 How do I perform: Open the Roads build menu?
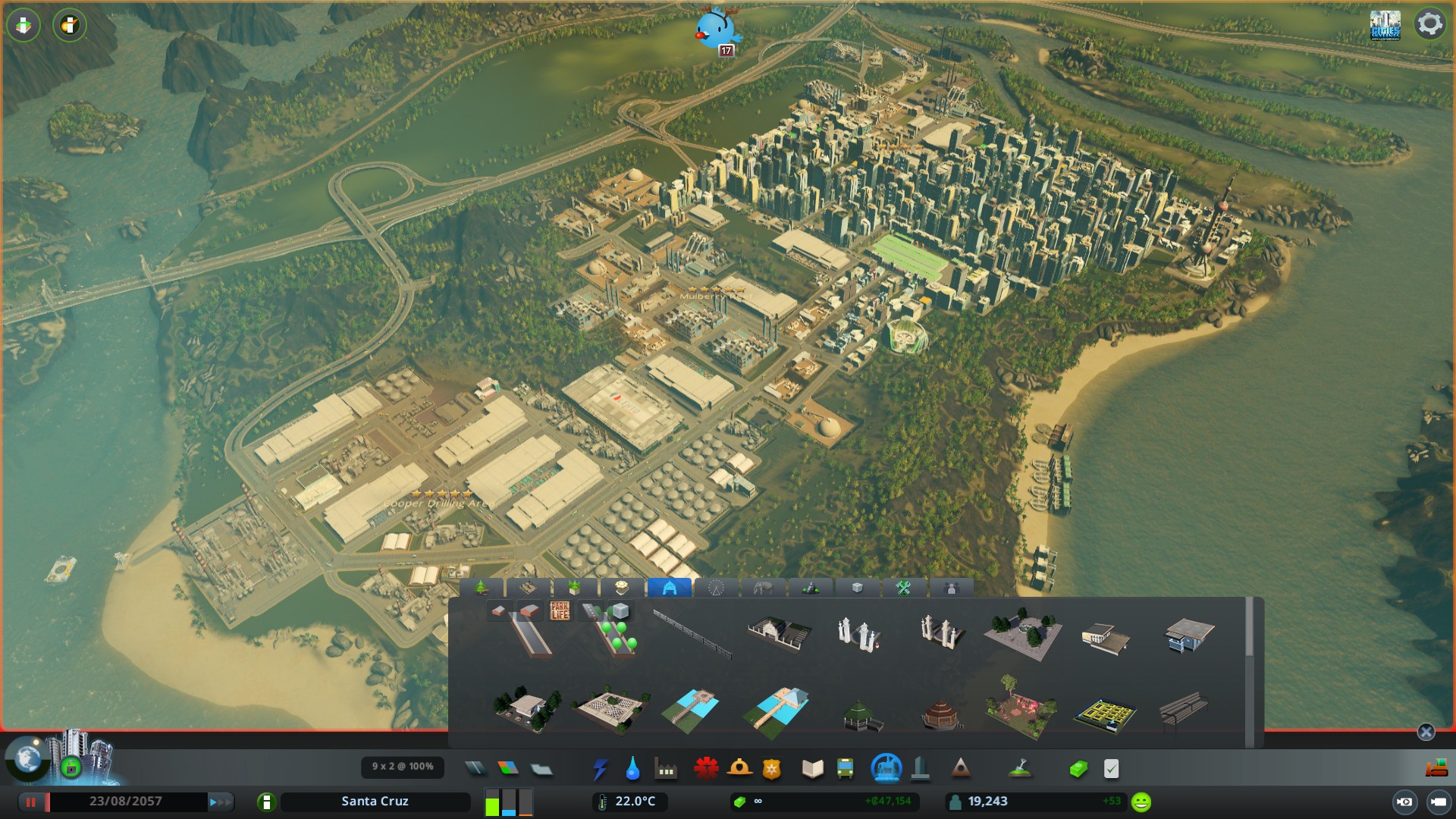pos(475,769)
